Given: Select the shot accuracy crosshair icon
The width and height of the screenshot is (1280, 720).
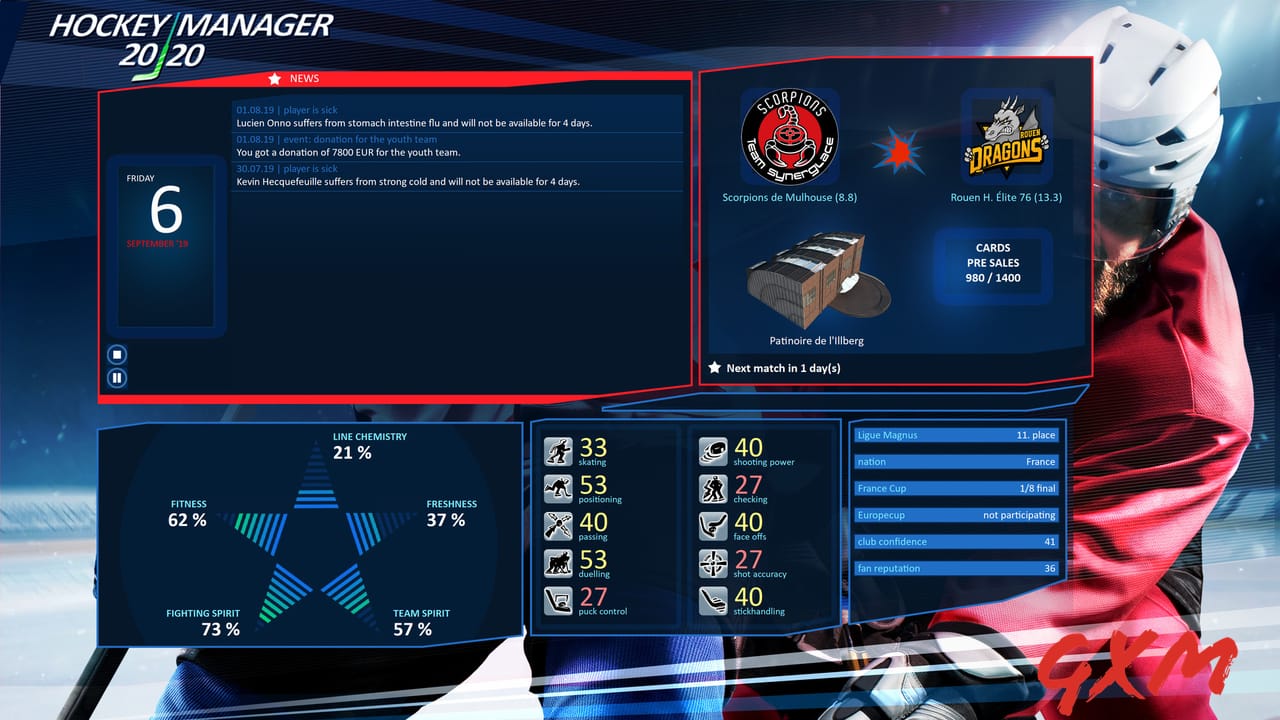Looking at the screenshot, I should point(712,561).
